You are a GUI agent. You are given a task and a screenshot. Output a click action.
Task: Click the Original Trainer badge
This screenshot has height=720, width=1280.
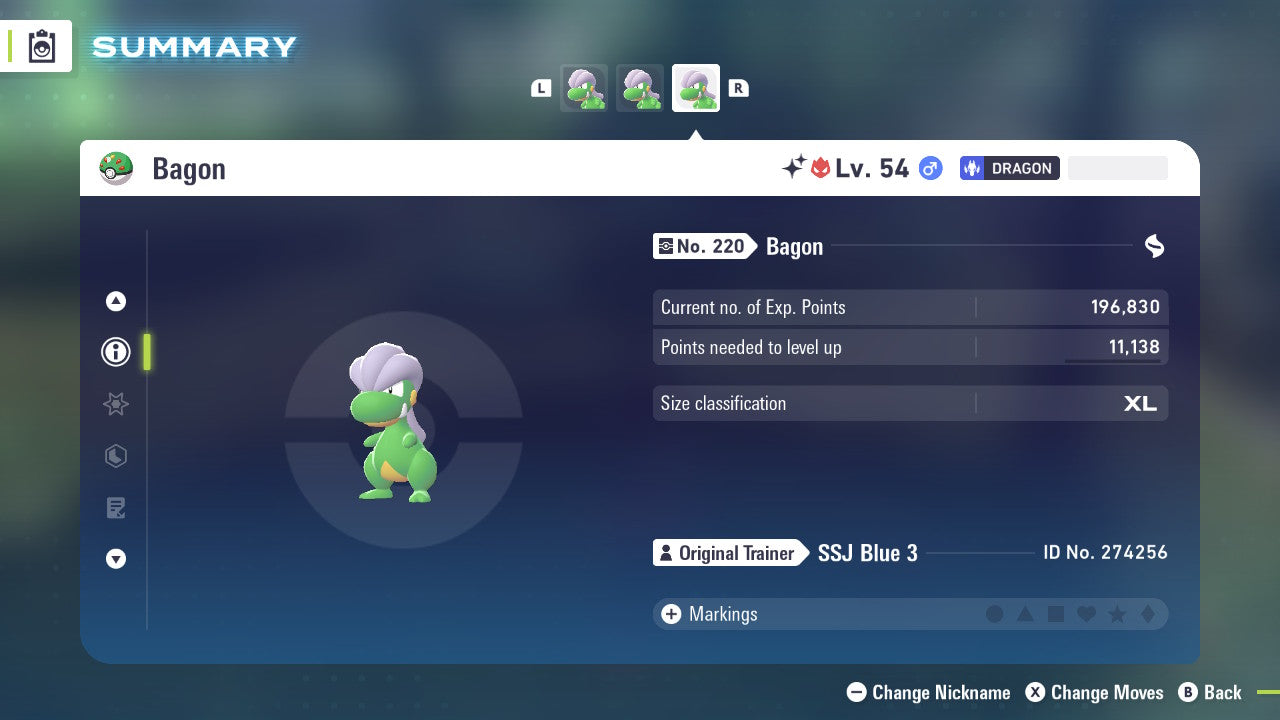(730, 553)
